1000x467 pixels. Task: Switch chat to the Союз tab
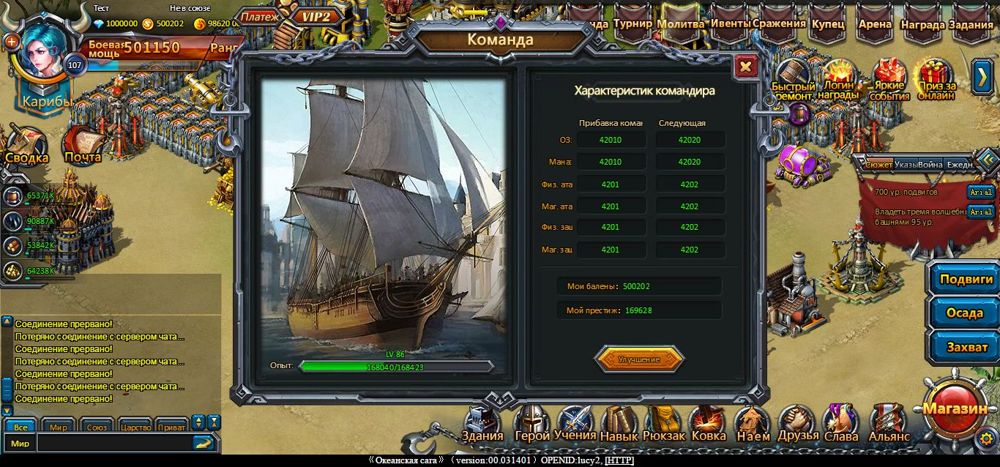coord(98,425)
